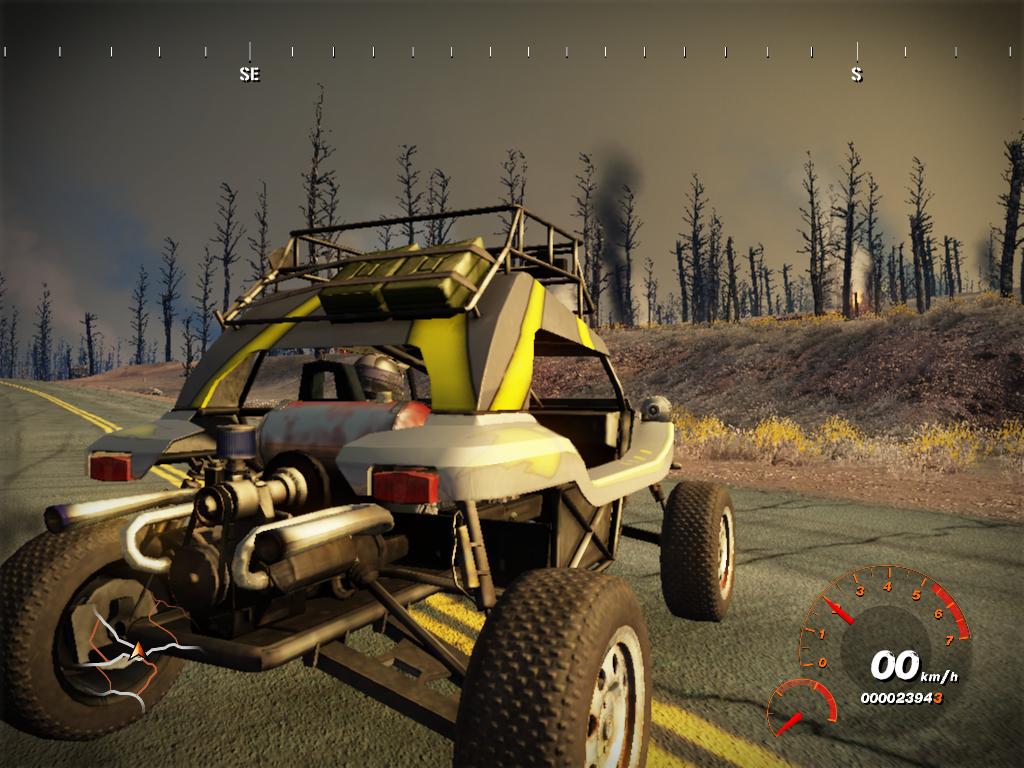
Task: Click the S marker on the compass bar
Action: (856, 74)
